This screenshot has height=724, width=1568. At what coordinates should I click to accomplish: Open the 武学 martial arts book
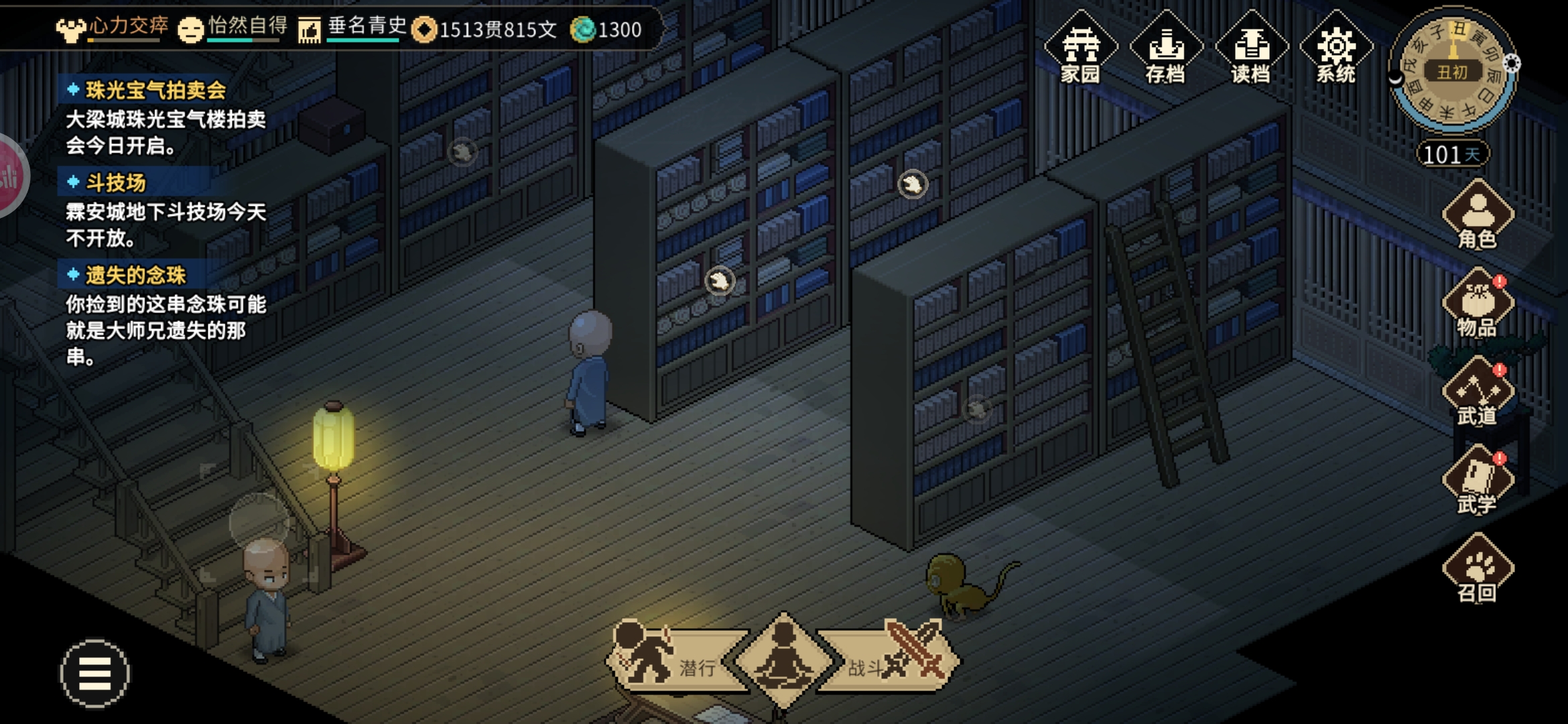point(1478,481)
